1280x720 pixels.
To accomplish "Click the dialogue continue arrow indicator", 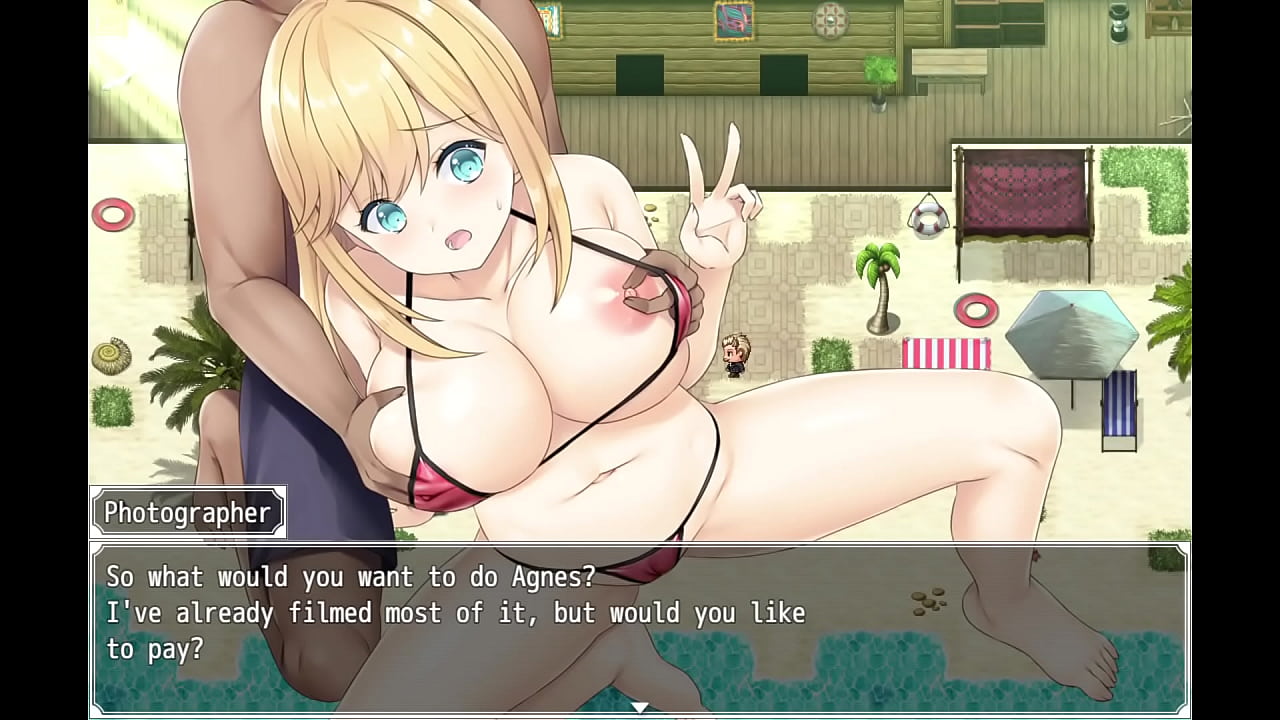I will click(x=640, y=707).
